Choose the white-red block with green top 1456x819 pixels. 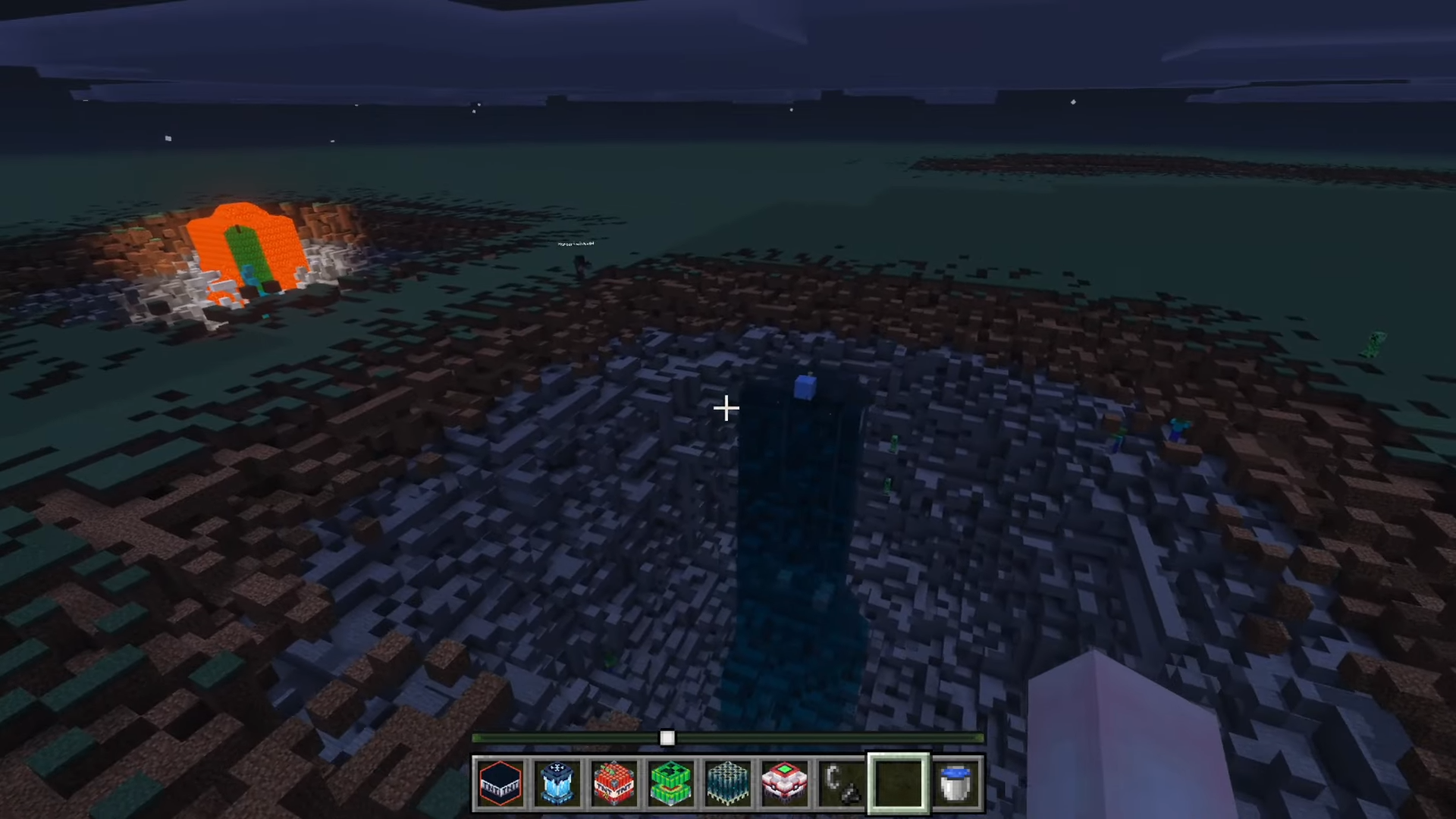click(785, 783)
